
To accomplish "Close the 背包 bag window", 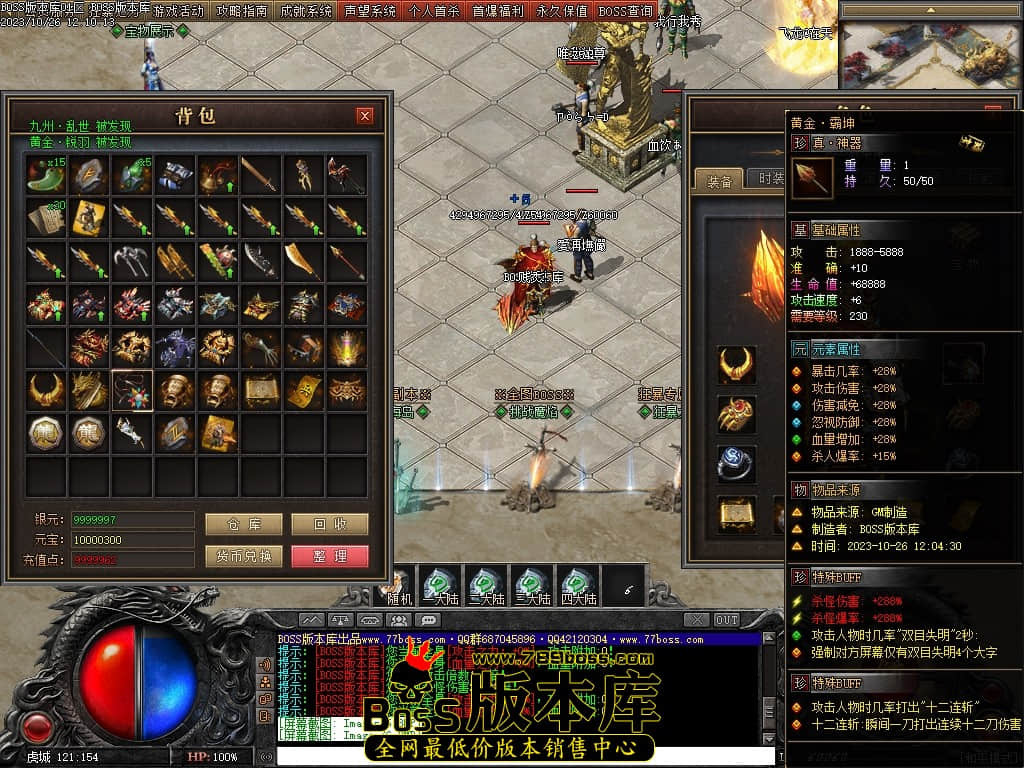I will [x=365, y=116].
